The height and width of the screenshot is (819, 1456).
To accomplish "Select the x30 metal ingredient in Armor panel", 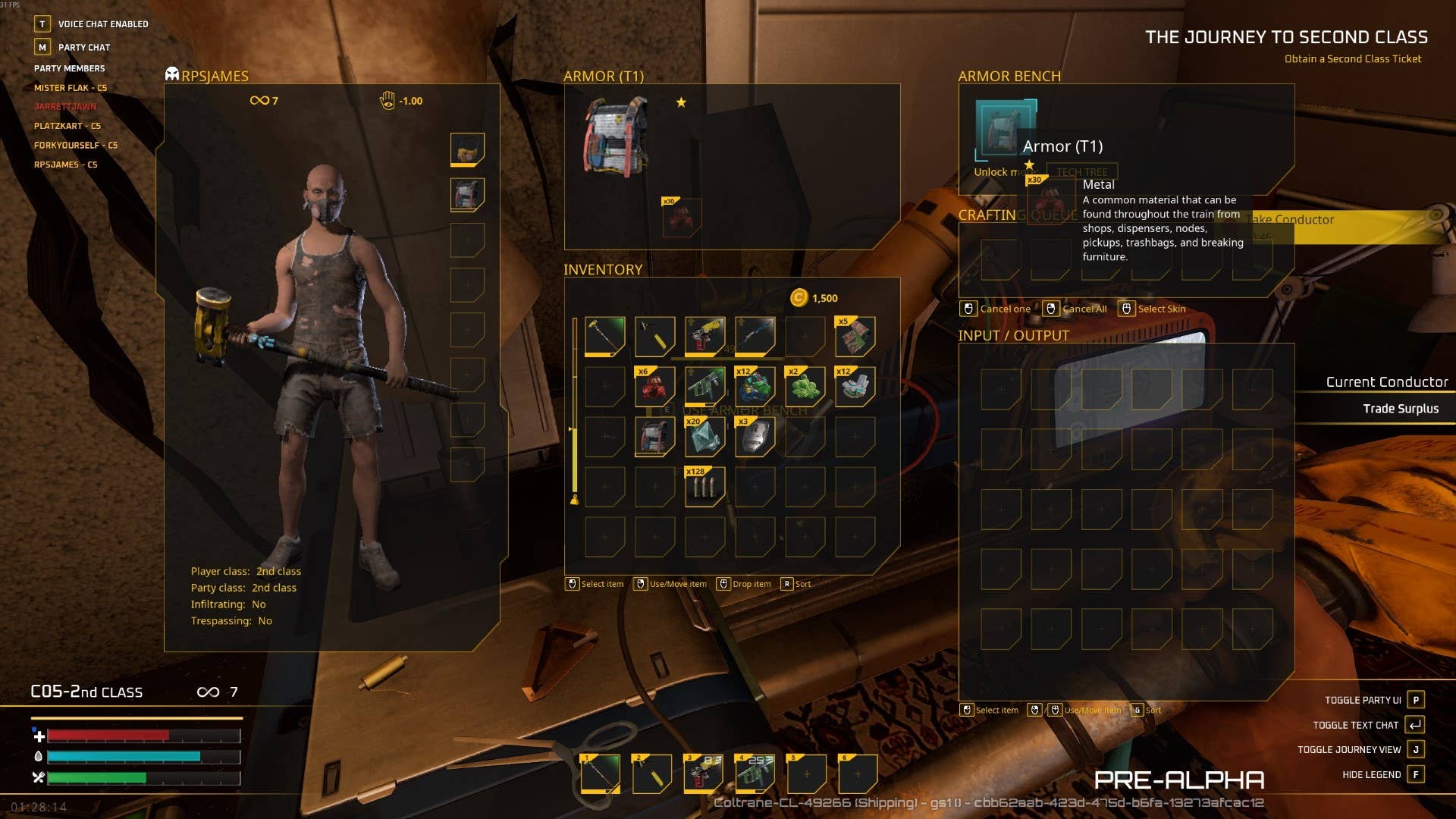I will point(681,217).
